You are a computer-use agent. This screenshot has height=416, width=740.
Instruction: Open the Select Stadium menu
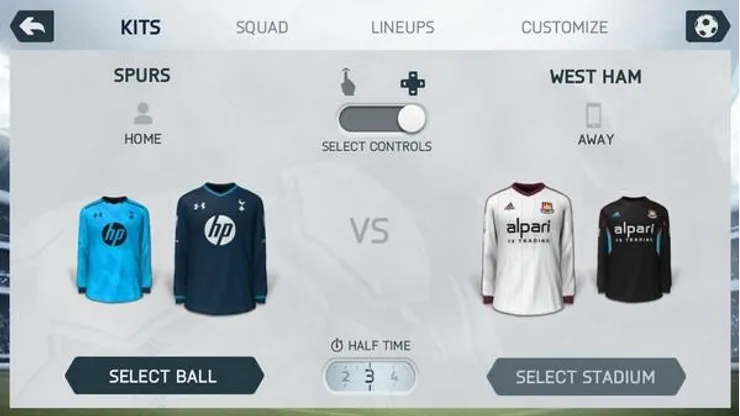tap(585, 377)
